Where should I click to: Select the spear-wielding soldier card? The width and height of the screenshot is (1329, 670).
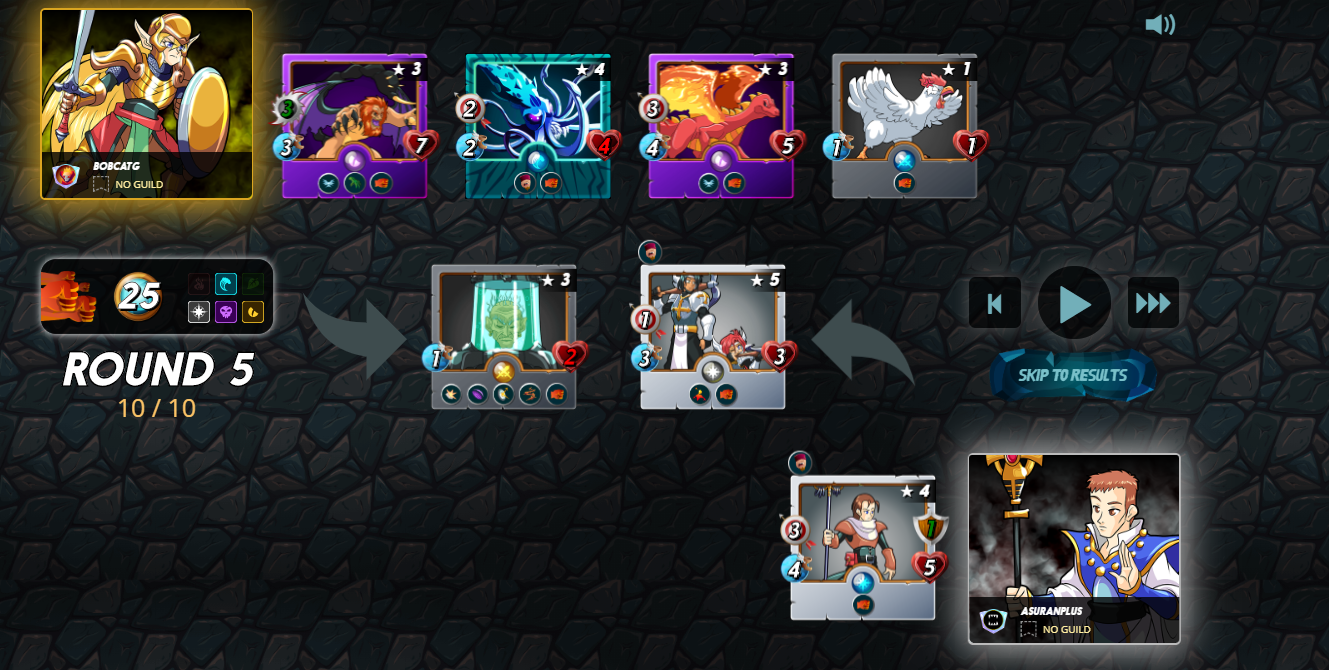point(862,547)
